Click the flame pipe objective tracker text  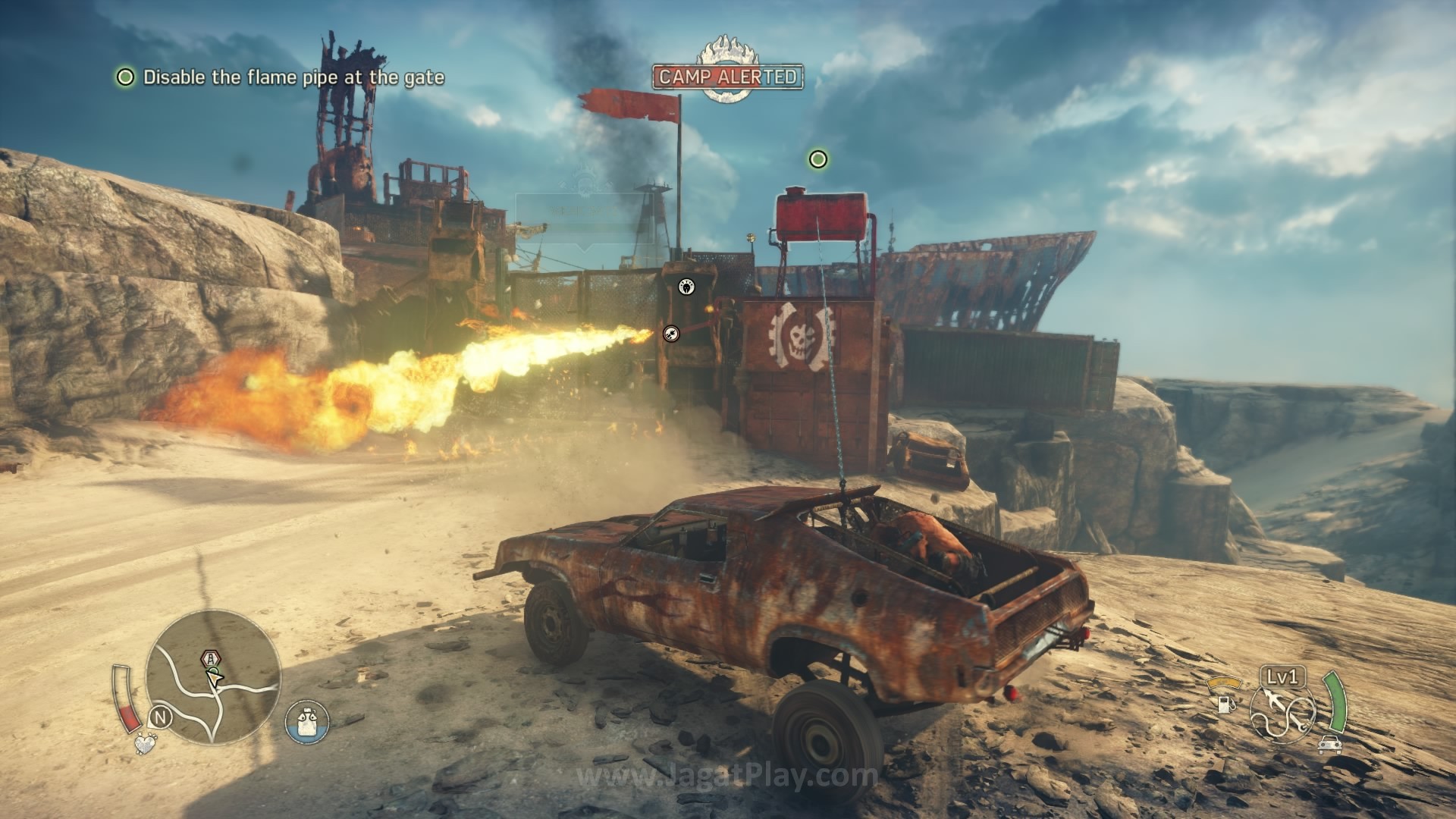[293, 77]
